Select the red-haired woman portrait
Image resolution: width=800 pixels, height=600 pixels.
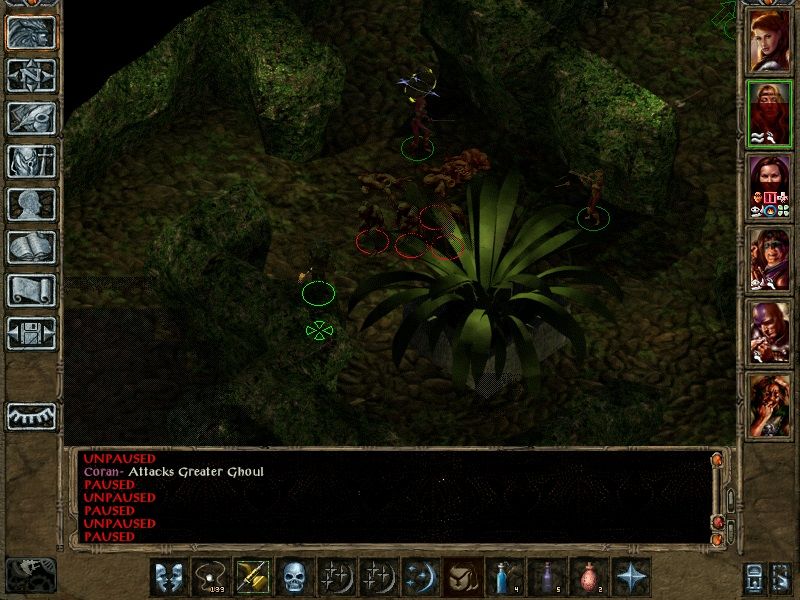pyautogui.click(x=769, y=41)
